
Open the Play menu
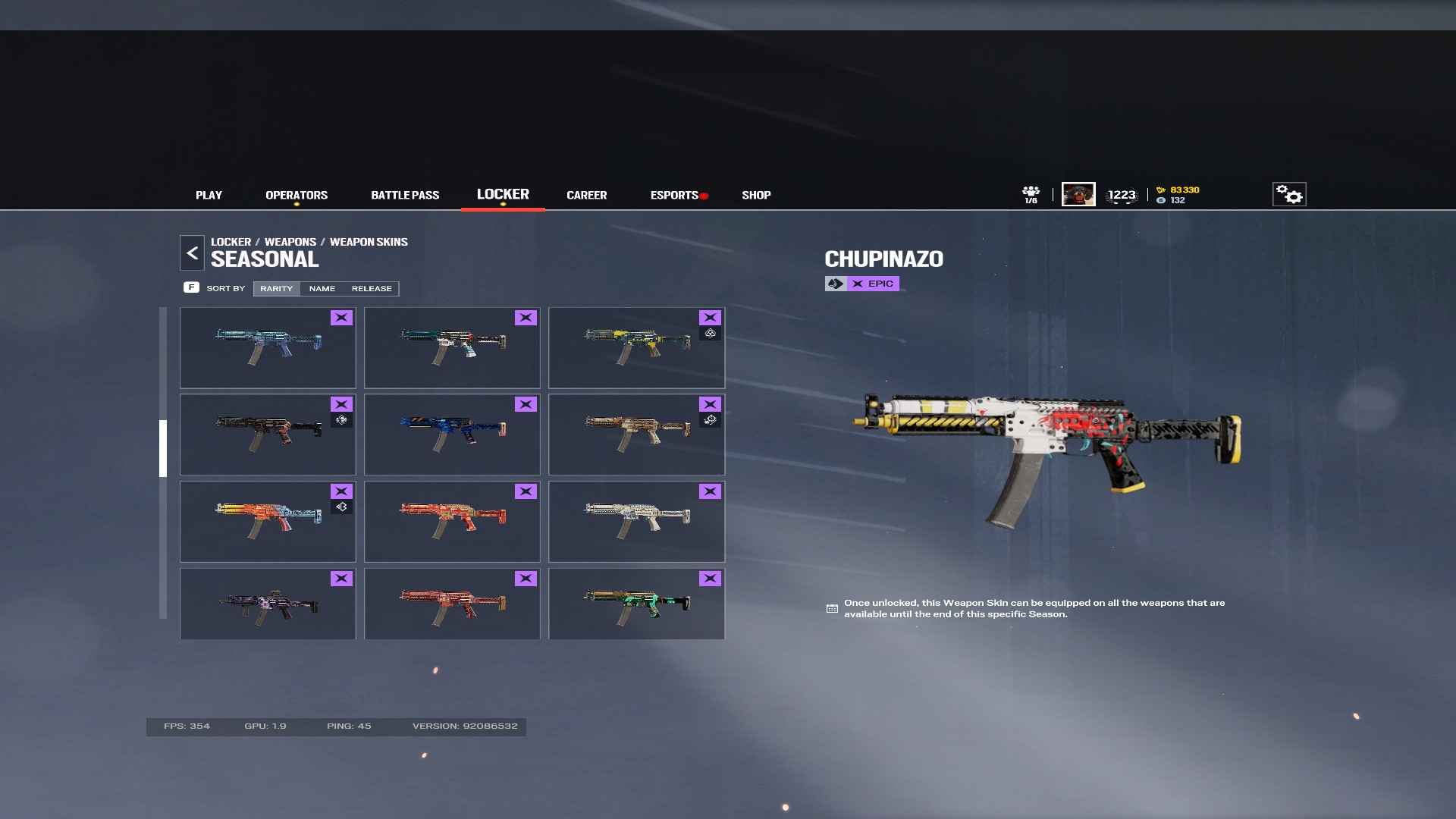(209, 195)
